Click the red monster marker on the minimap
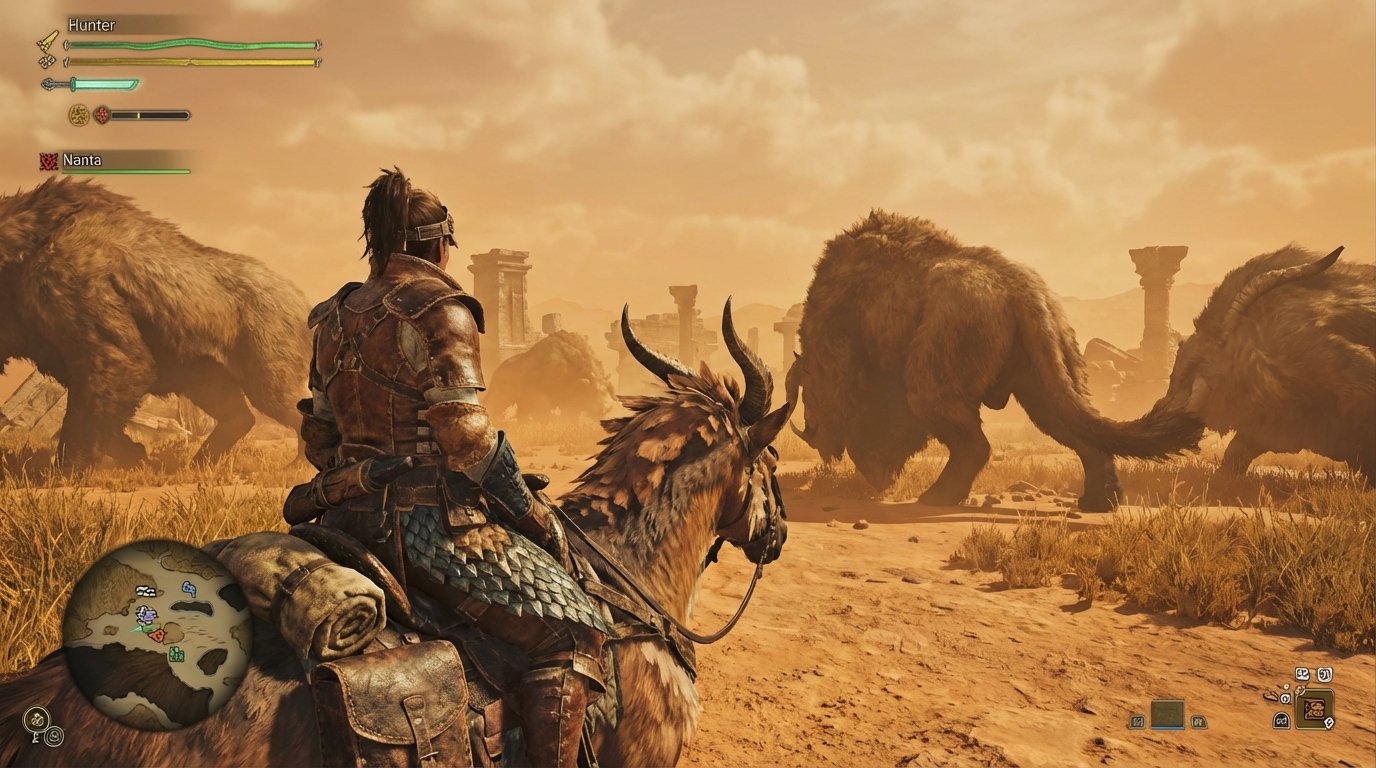The width and height of the screenshot is (1376, 768). 158,634
